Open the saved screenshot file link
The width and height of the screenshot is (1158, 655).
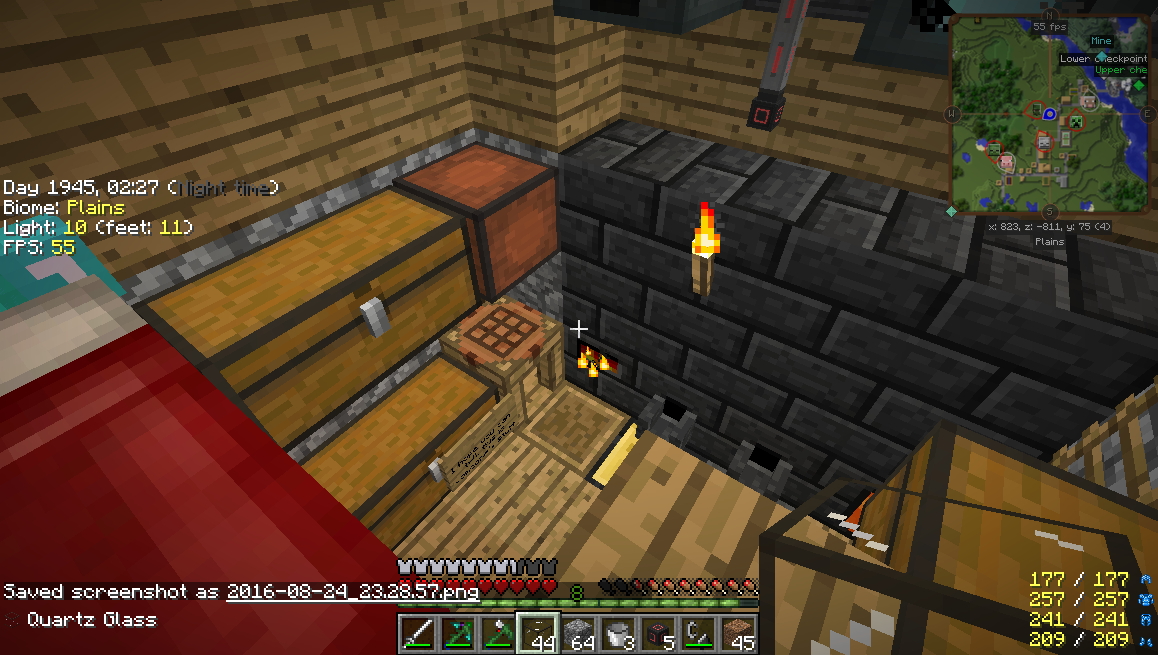click(x=352, y=591)
